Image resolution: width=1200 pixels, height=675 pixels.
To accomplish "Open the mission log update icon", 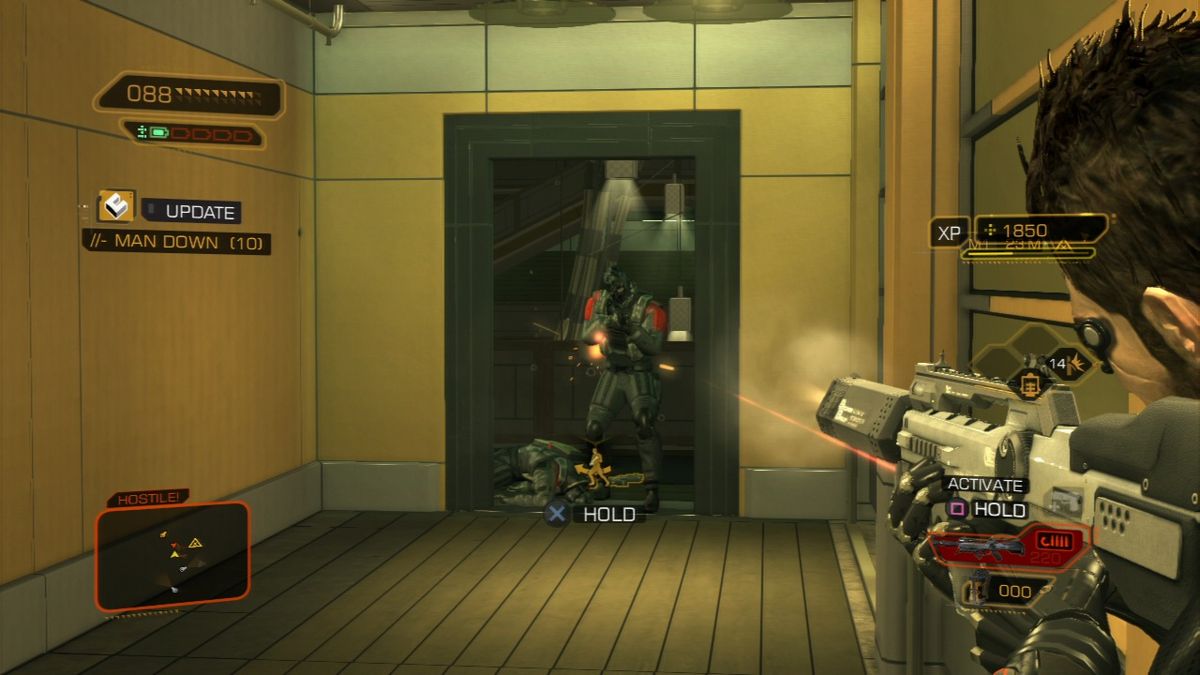I will 116,207.
